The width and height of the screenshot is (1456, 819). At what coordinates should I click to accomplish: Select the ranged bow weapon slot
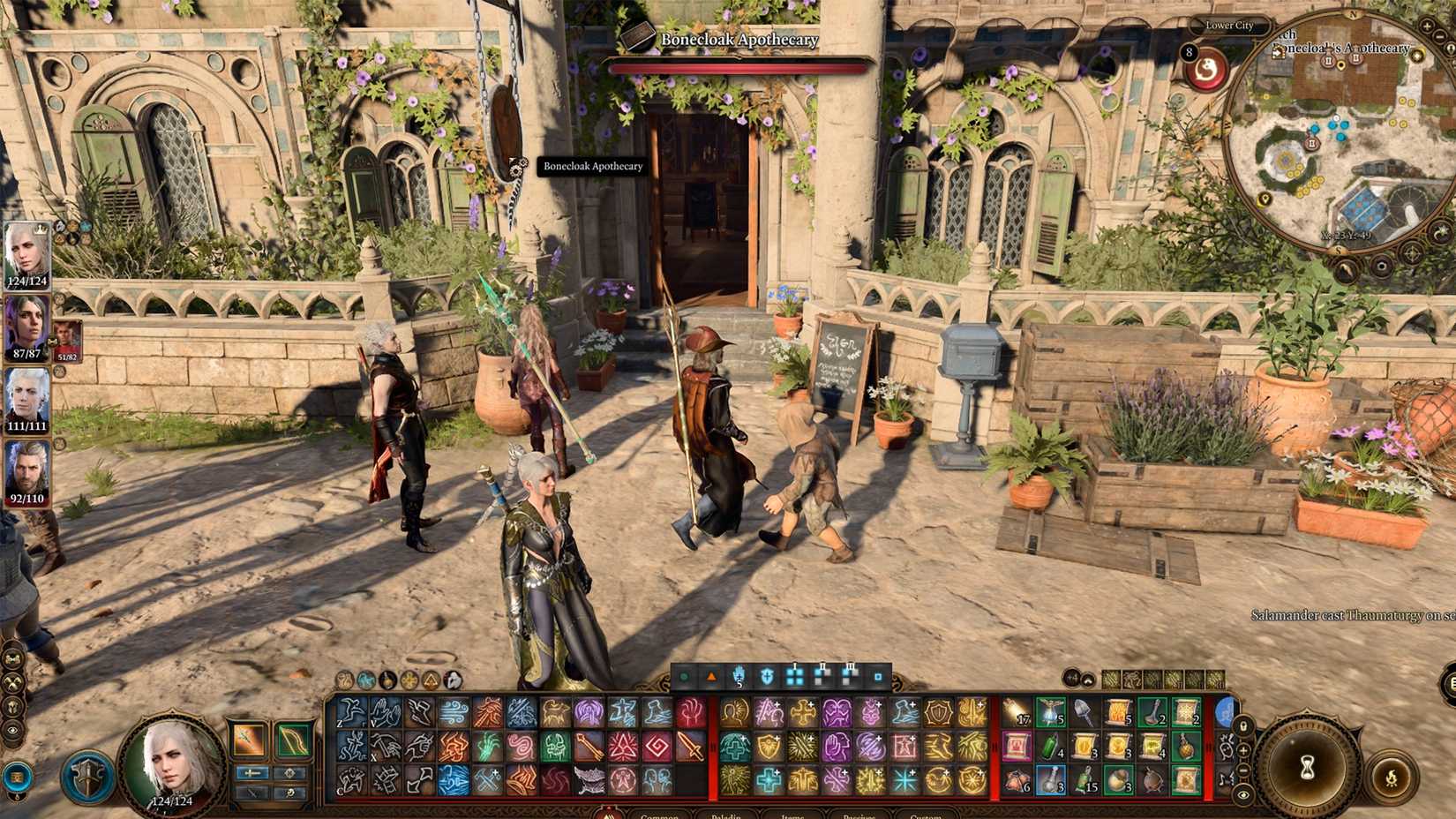[x=294, y=740]
